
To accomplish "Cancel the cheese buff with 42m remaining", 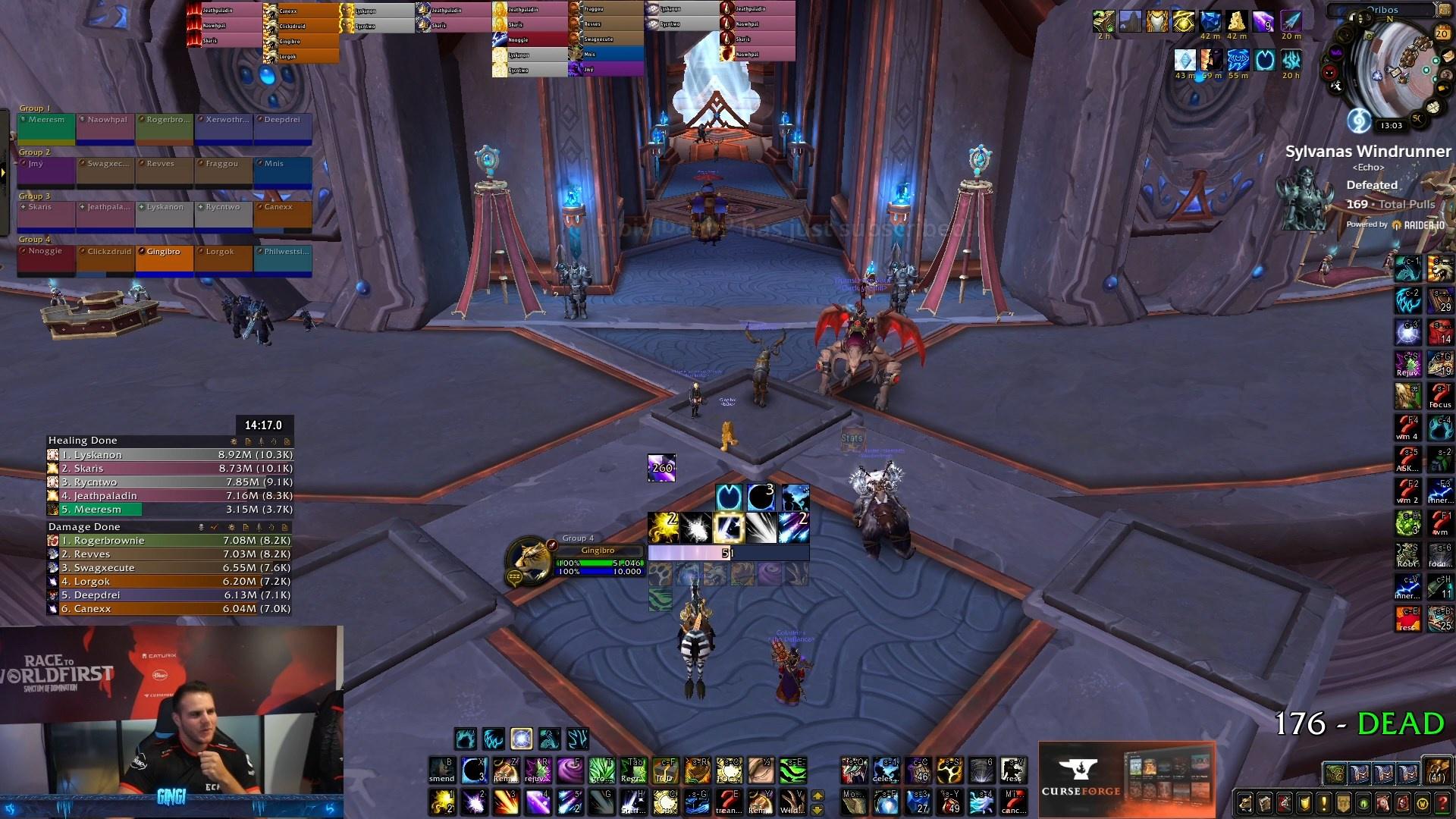I will pyautogui.click(x=1237, y=22).
